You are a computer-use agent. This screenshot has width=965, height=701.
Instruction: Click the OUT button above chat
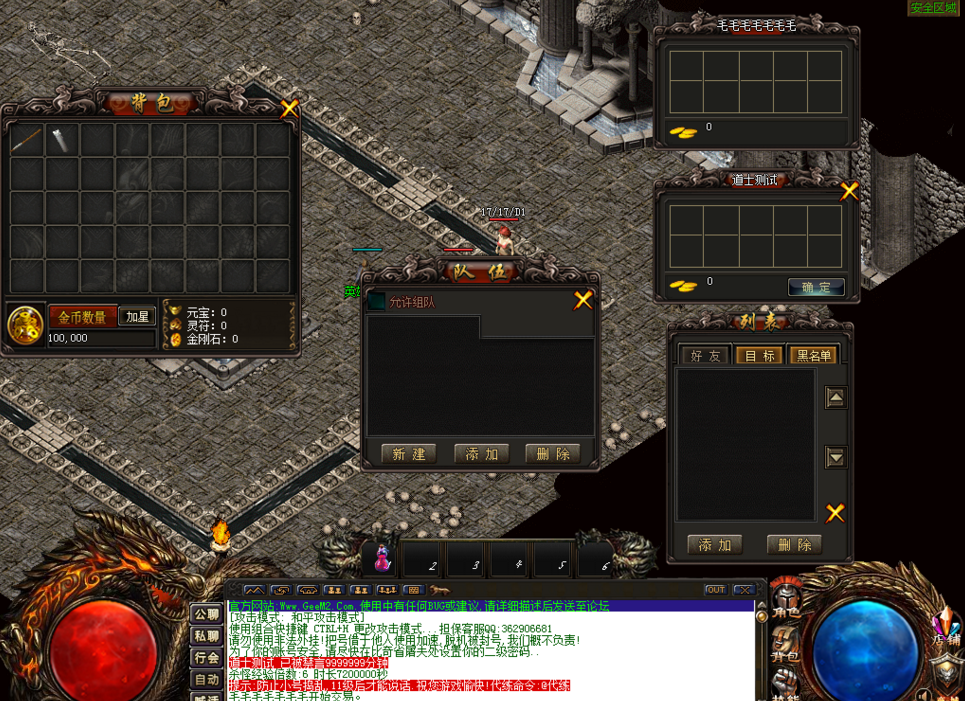pos(715,590)
